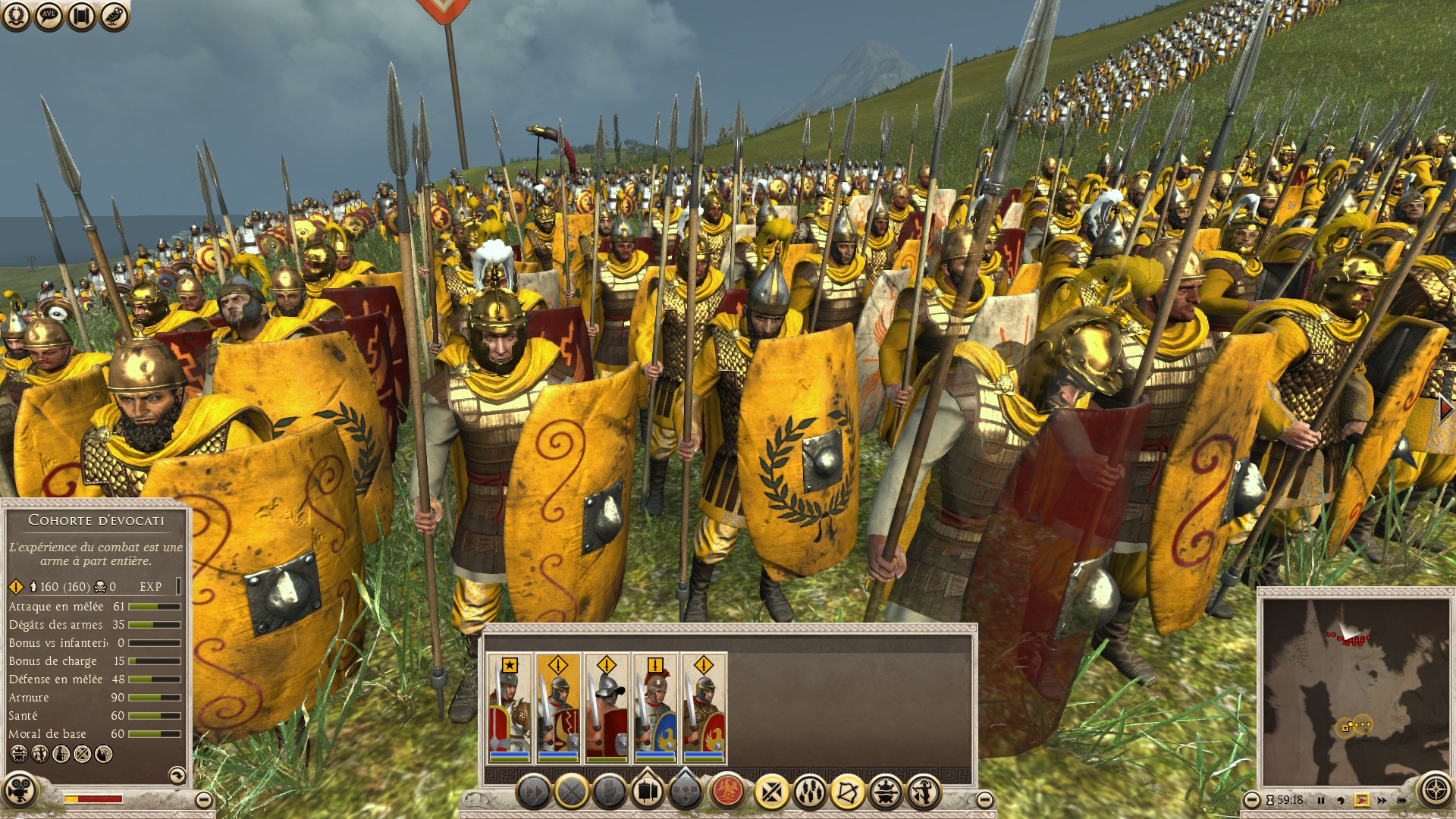Viewport: 1456px width, 819px height.
Task: Collapse the army panel with minus button
Action: coord(984,799)
